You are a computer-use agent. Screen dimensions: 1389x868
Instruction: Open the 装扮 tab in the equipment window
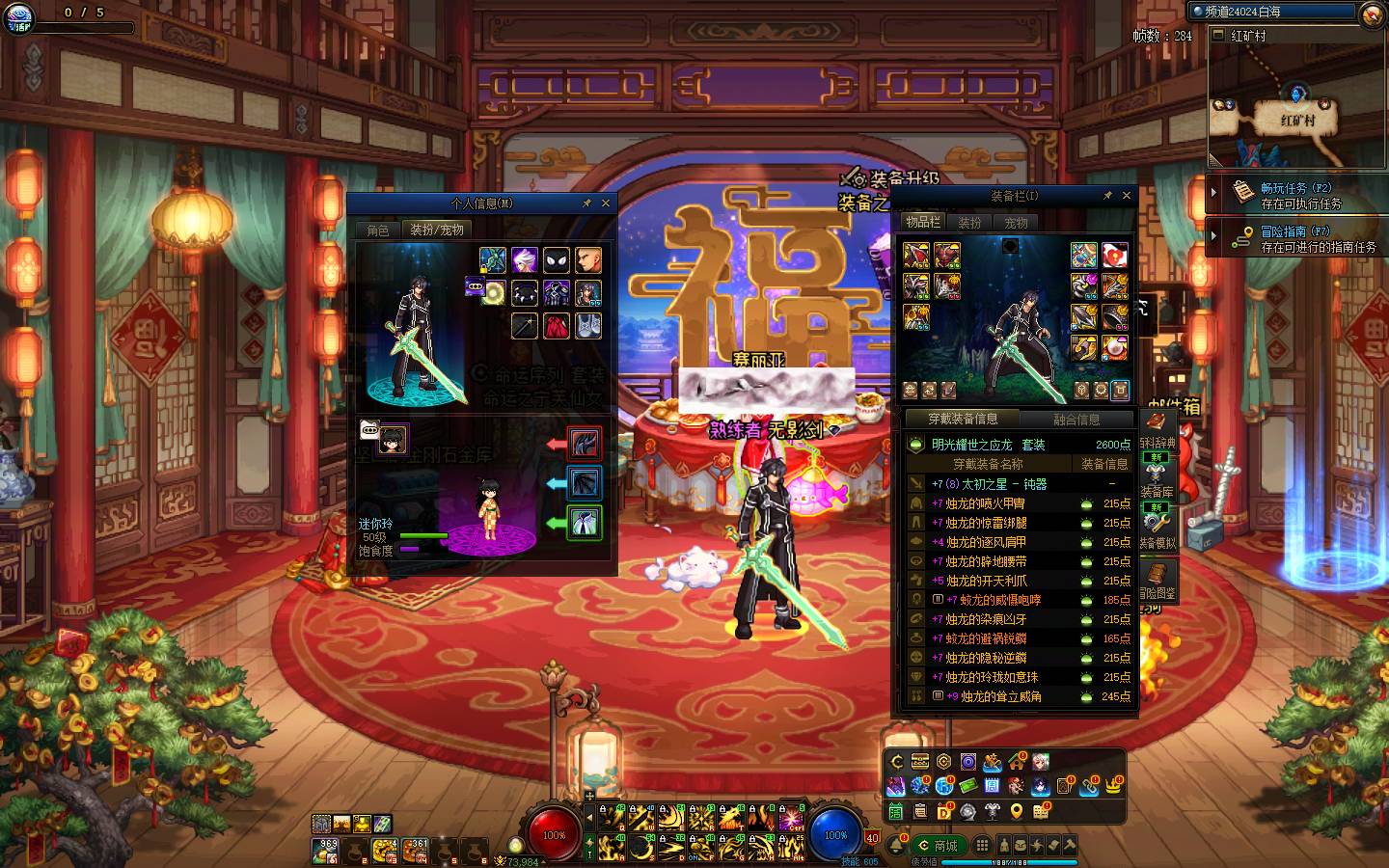(x=969, y=223)
